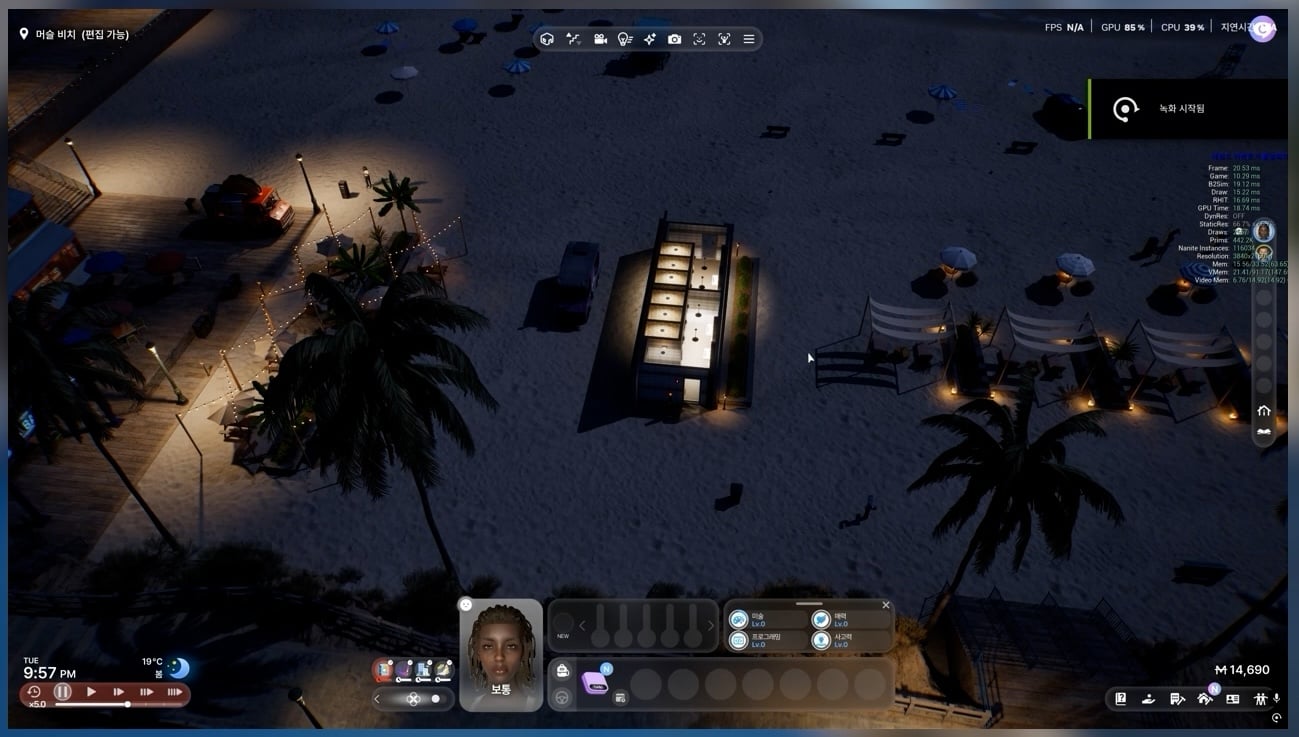
Task: Close the skills panel
Action: pos(886,605)
